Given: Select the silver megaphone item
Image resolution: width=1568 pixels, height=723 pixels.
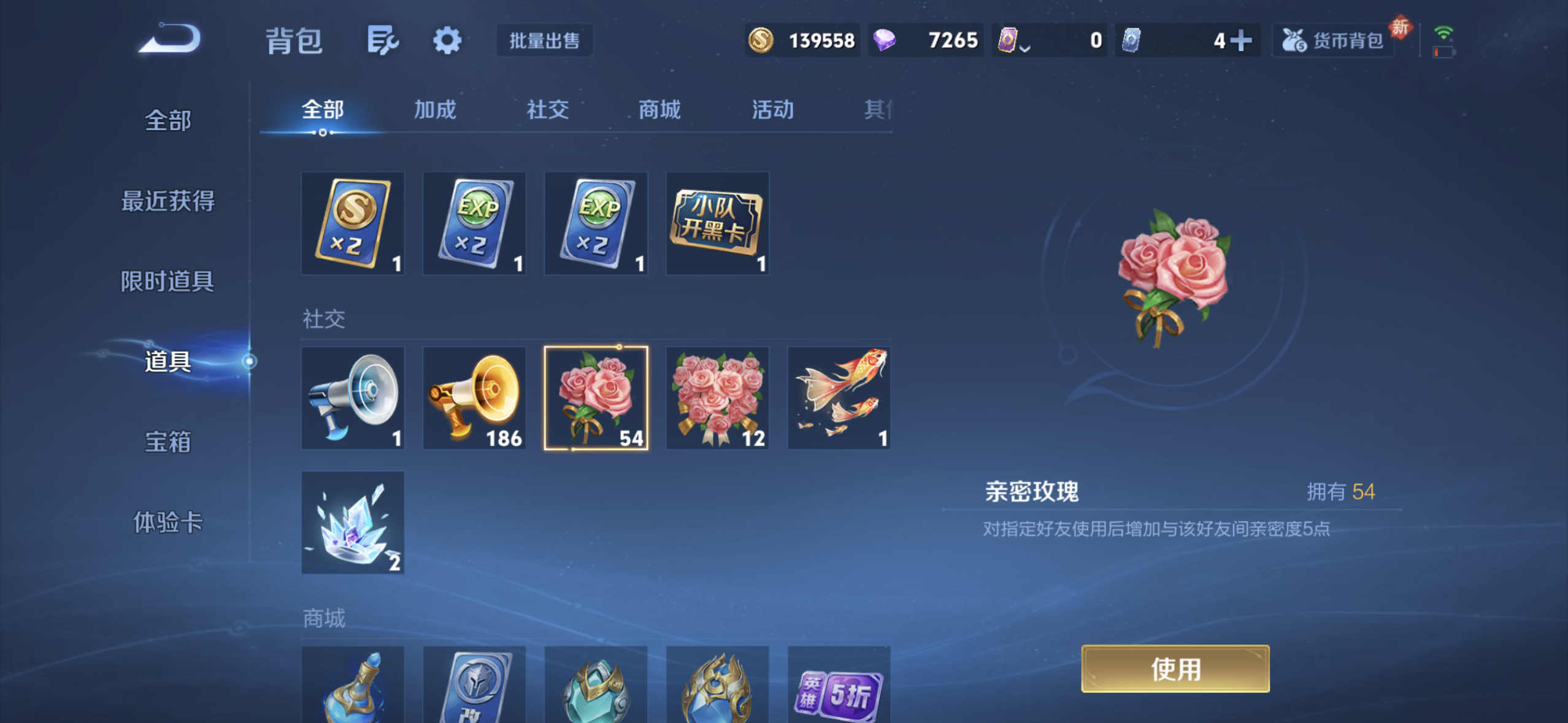Looking at the screenshot, I should pos(353,397).
